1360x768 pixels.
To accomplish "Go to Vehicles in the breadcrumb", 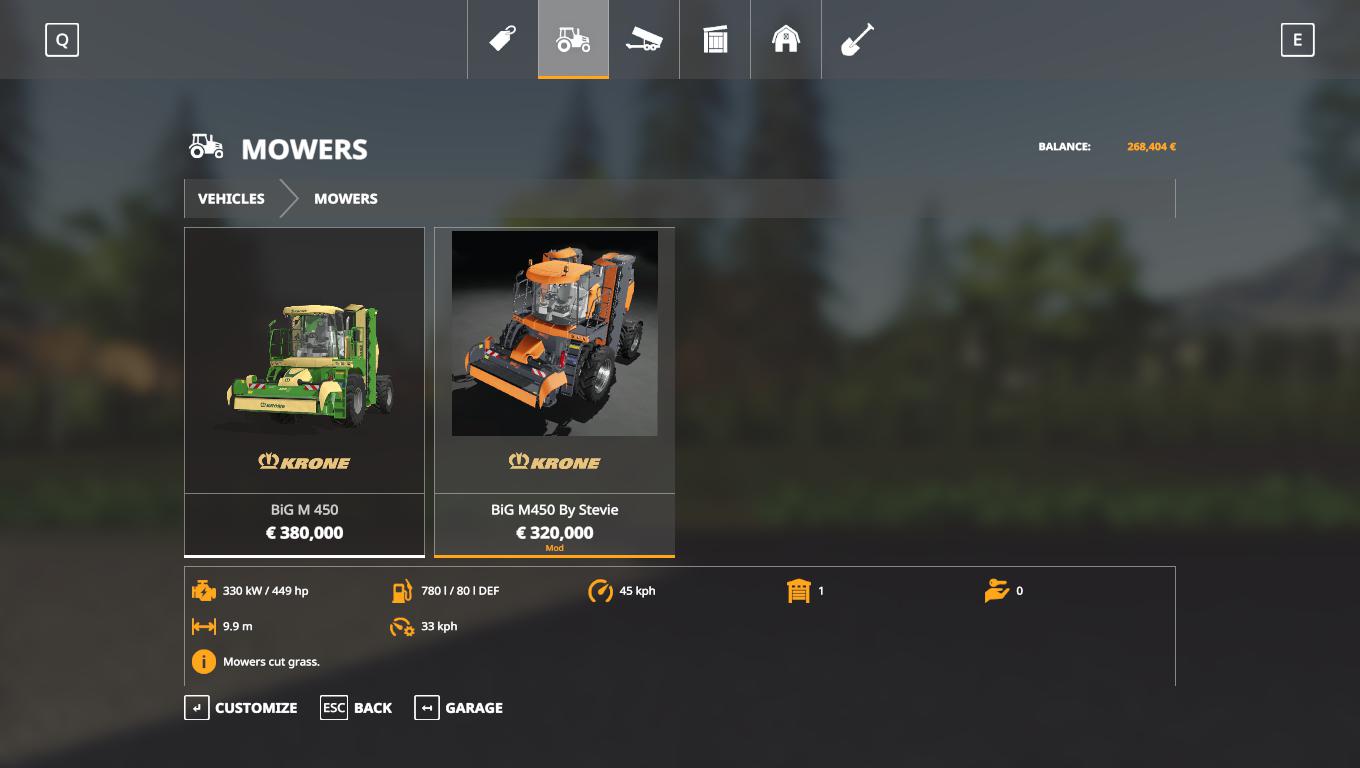I will [231, 199].
